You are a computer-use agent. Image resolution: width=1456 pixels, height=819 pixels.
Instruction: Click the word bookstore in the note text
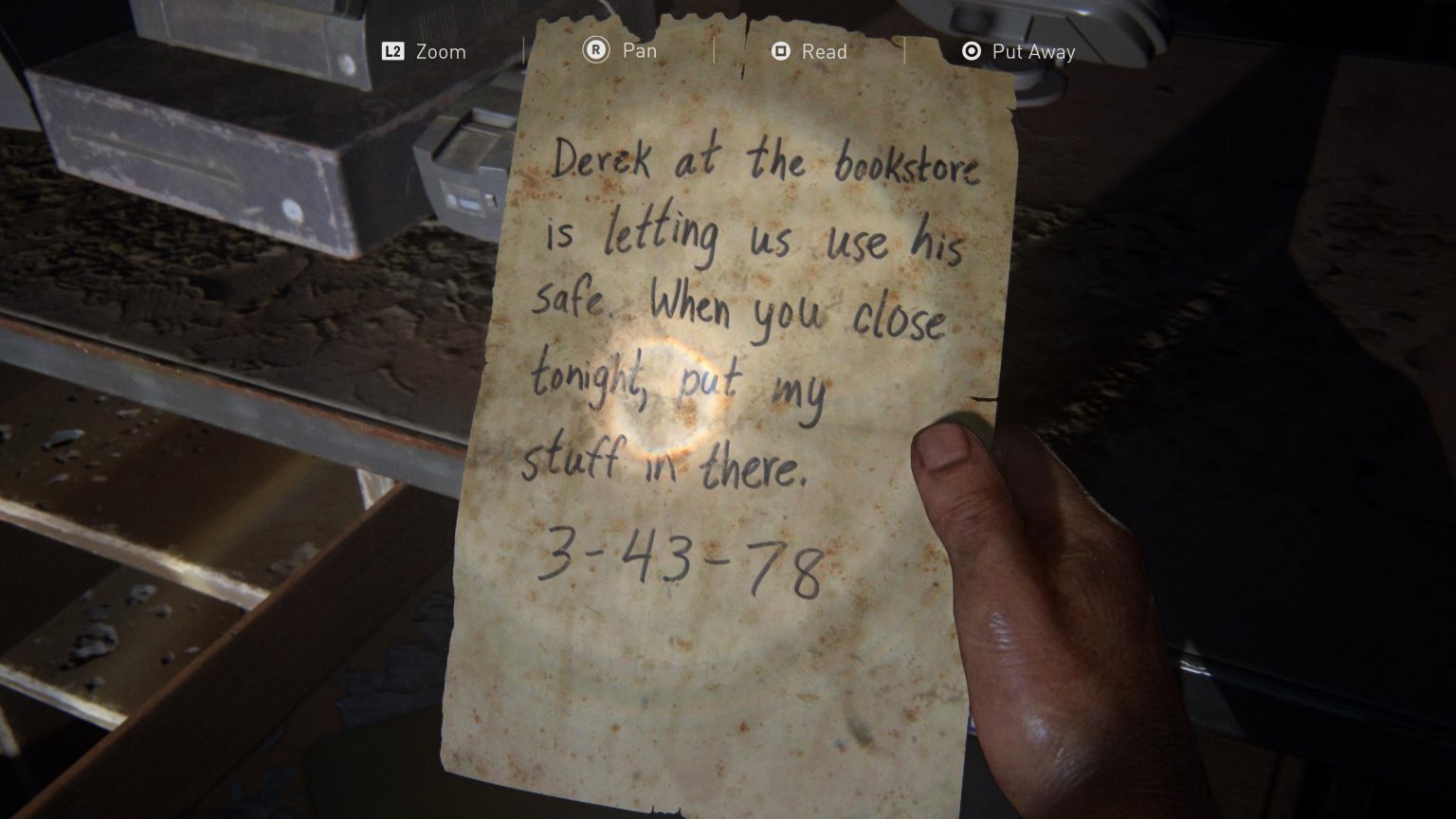(x=908, y=166)
